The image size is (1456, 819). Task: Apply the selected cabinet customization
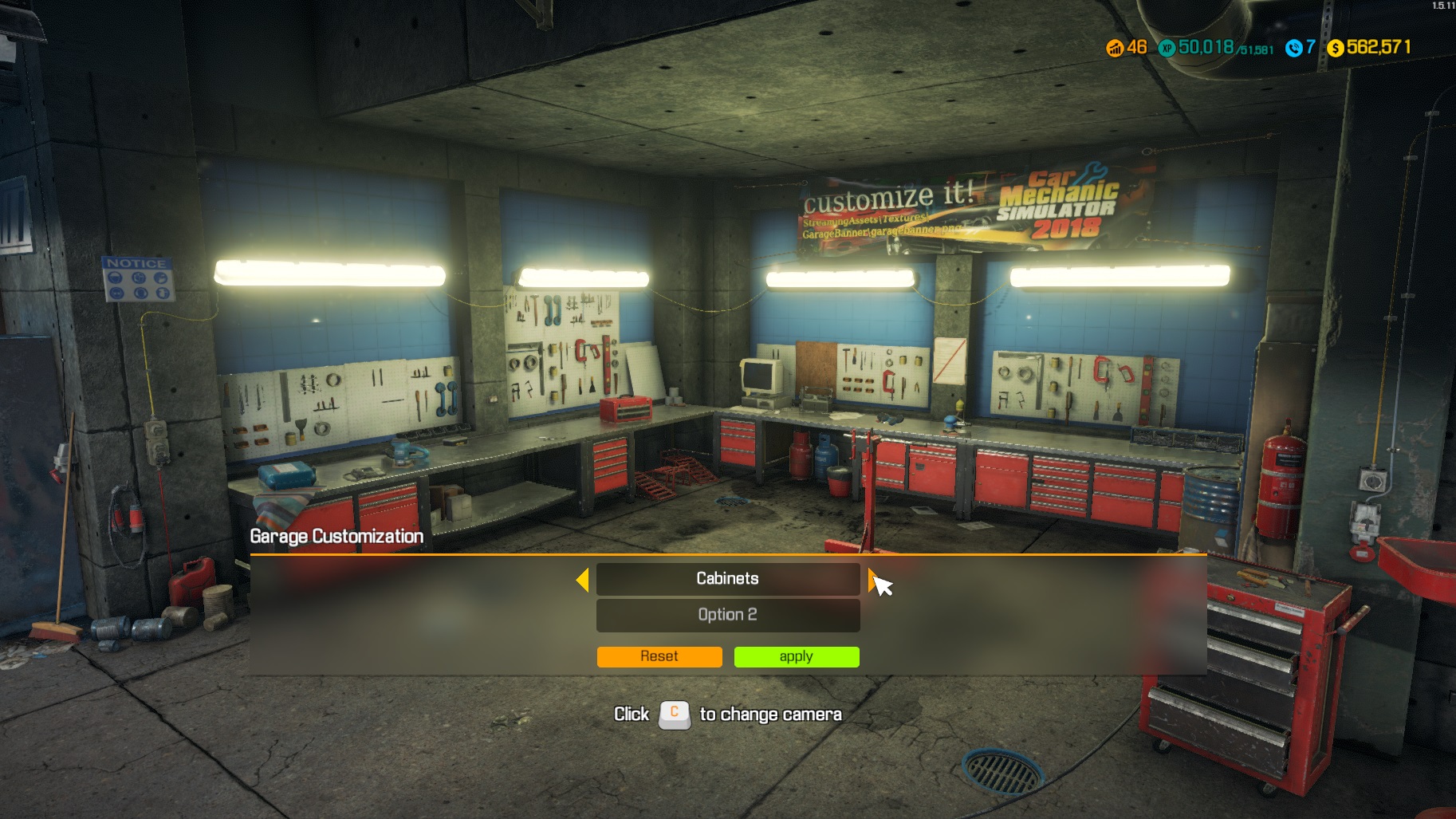click(x=795, y=656)
